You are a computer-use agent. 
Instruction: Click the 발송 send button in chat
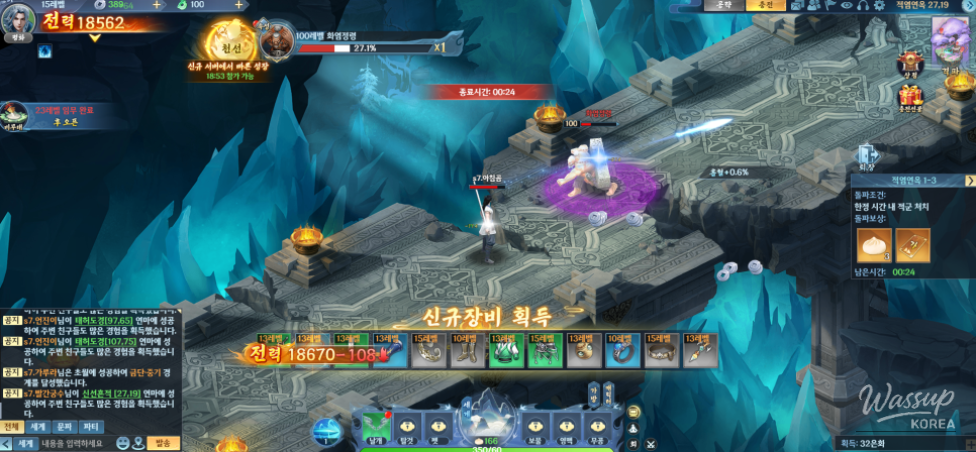coord(164,443)
